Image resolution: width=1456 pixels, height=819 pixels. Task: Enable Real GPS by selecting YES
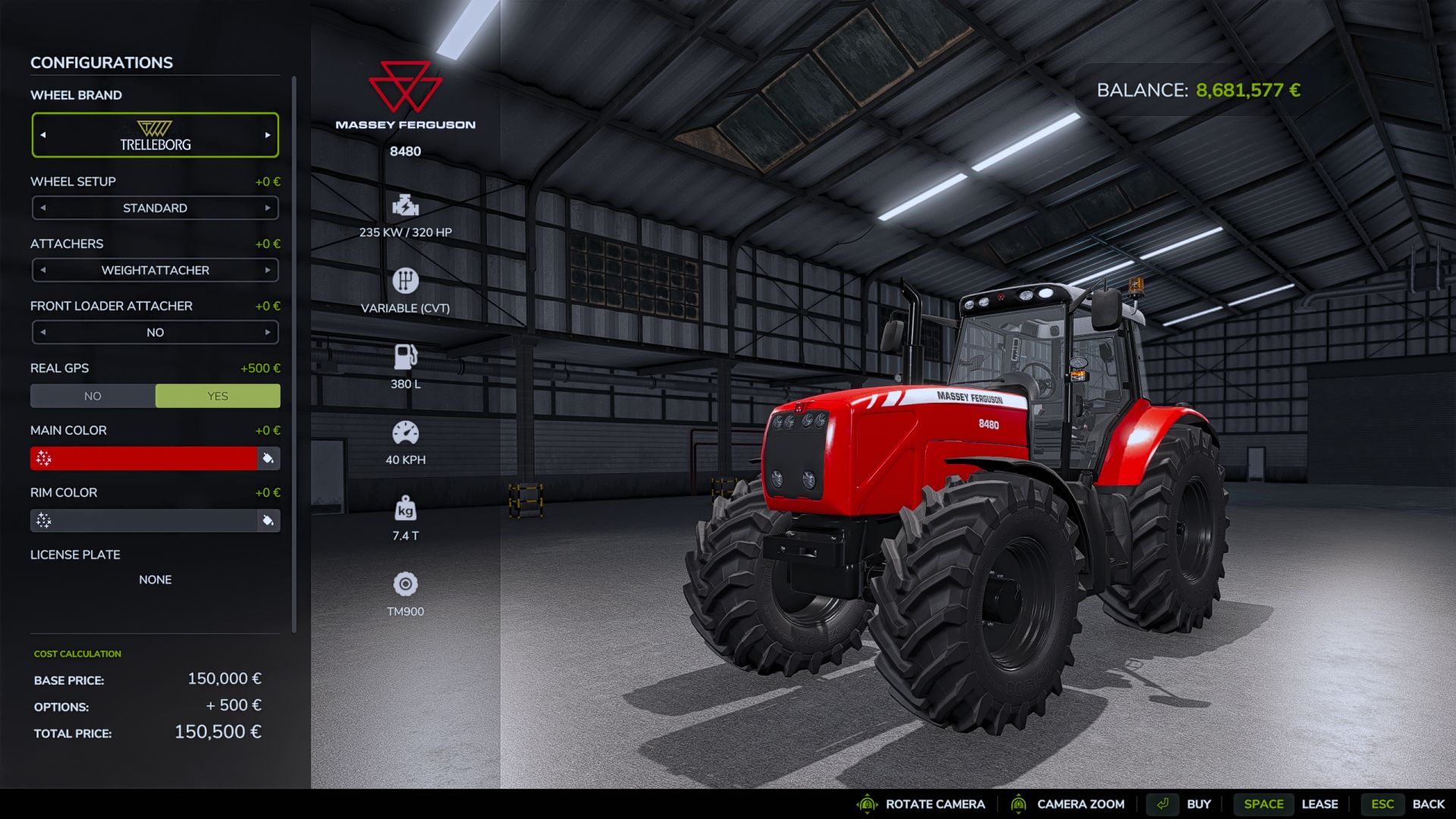(218, 395)
